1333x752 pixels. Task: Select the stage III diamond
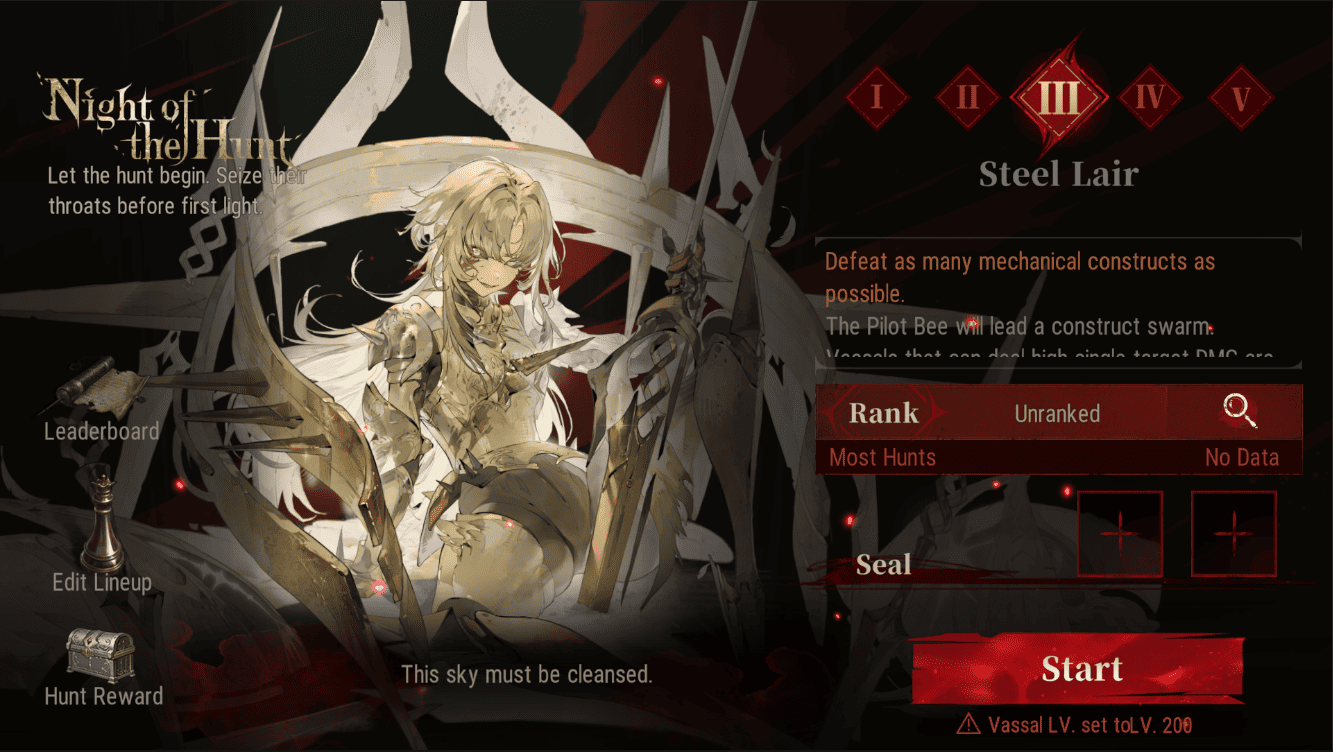coord(1059,97)
